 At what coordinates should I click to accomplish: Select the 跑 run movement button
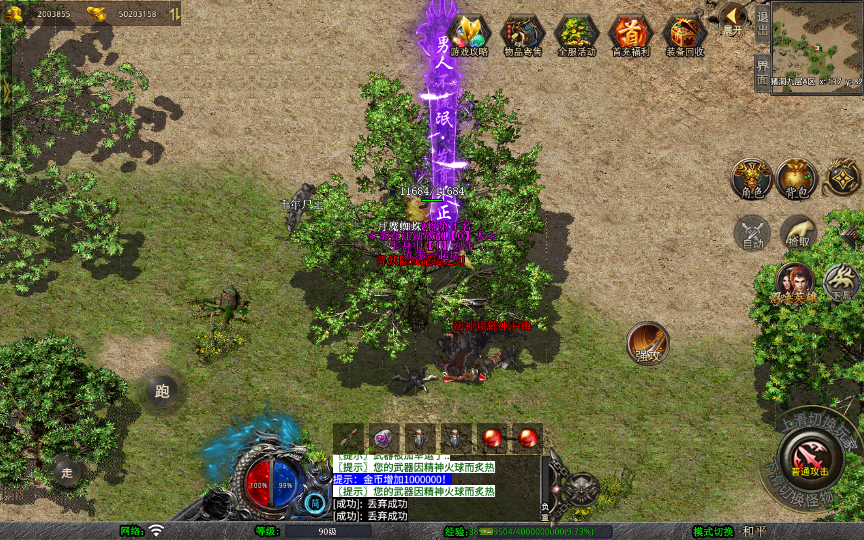click(x=162, y=391)
